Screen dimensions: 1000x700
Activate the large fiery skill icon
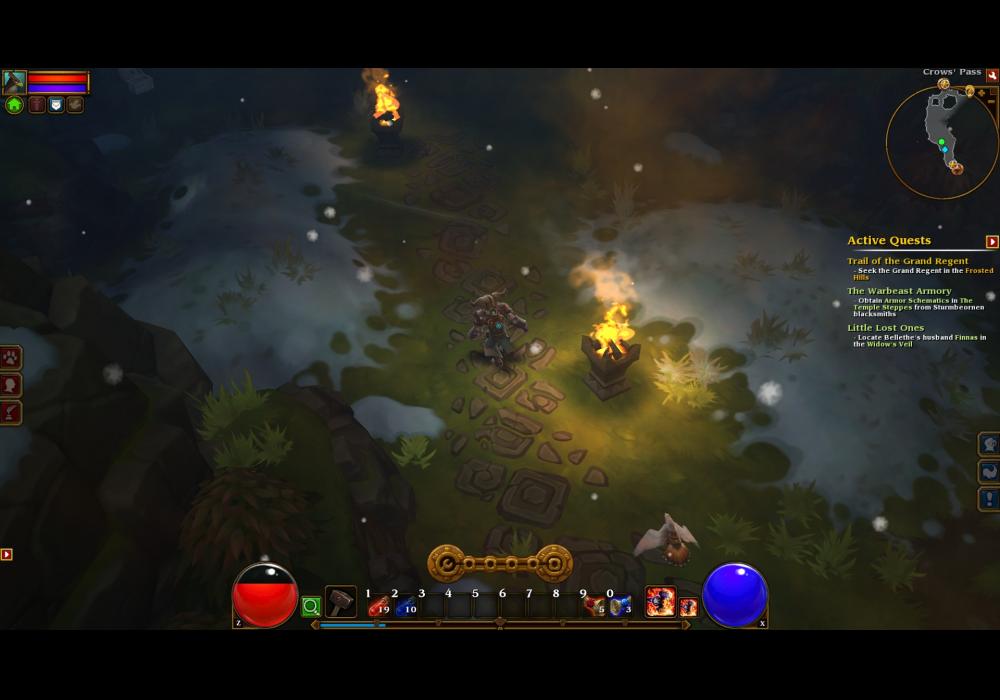pyautogui.click(x=660, y=601)
